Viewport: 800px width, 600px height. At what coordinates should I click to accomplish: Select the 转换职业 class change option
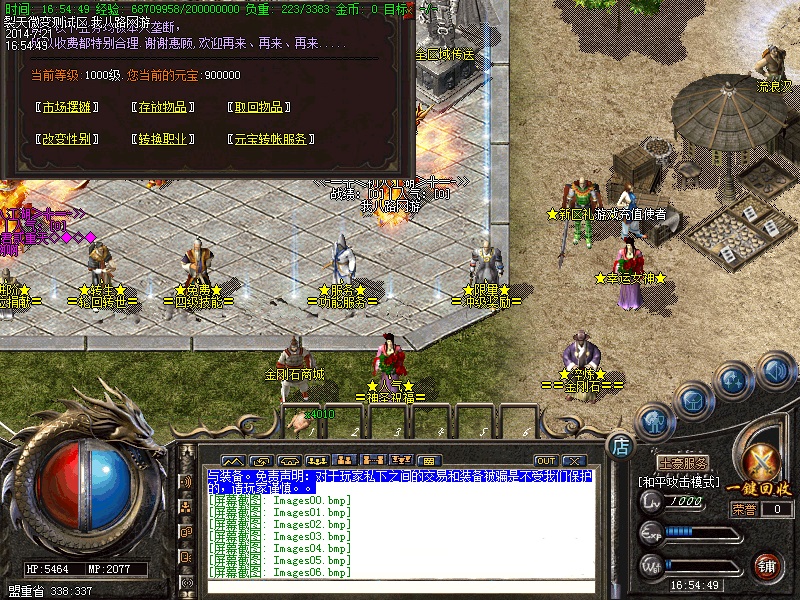point(162,139)
